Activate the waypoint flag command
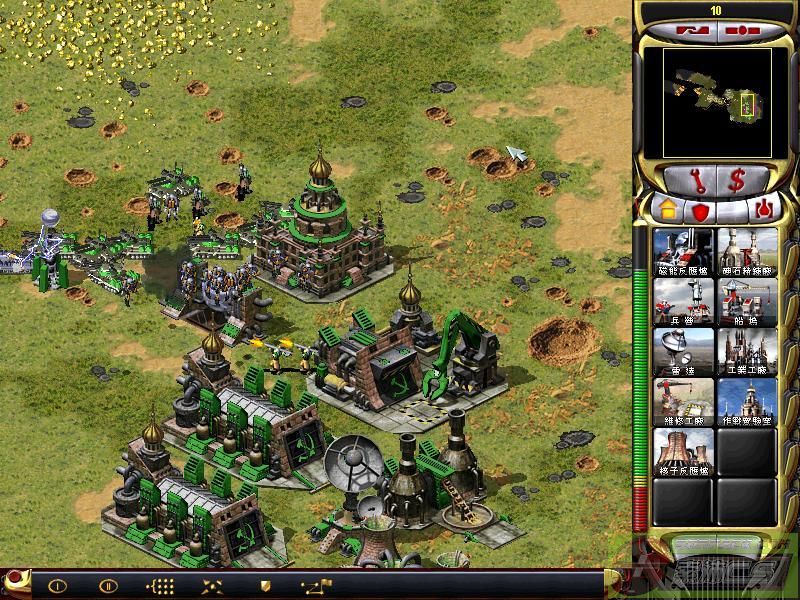The width and height of the screenshot is (800, 600). pos(313,585)
